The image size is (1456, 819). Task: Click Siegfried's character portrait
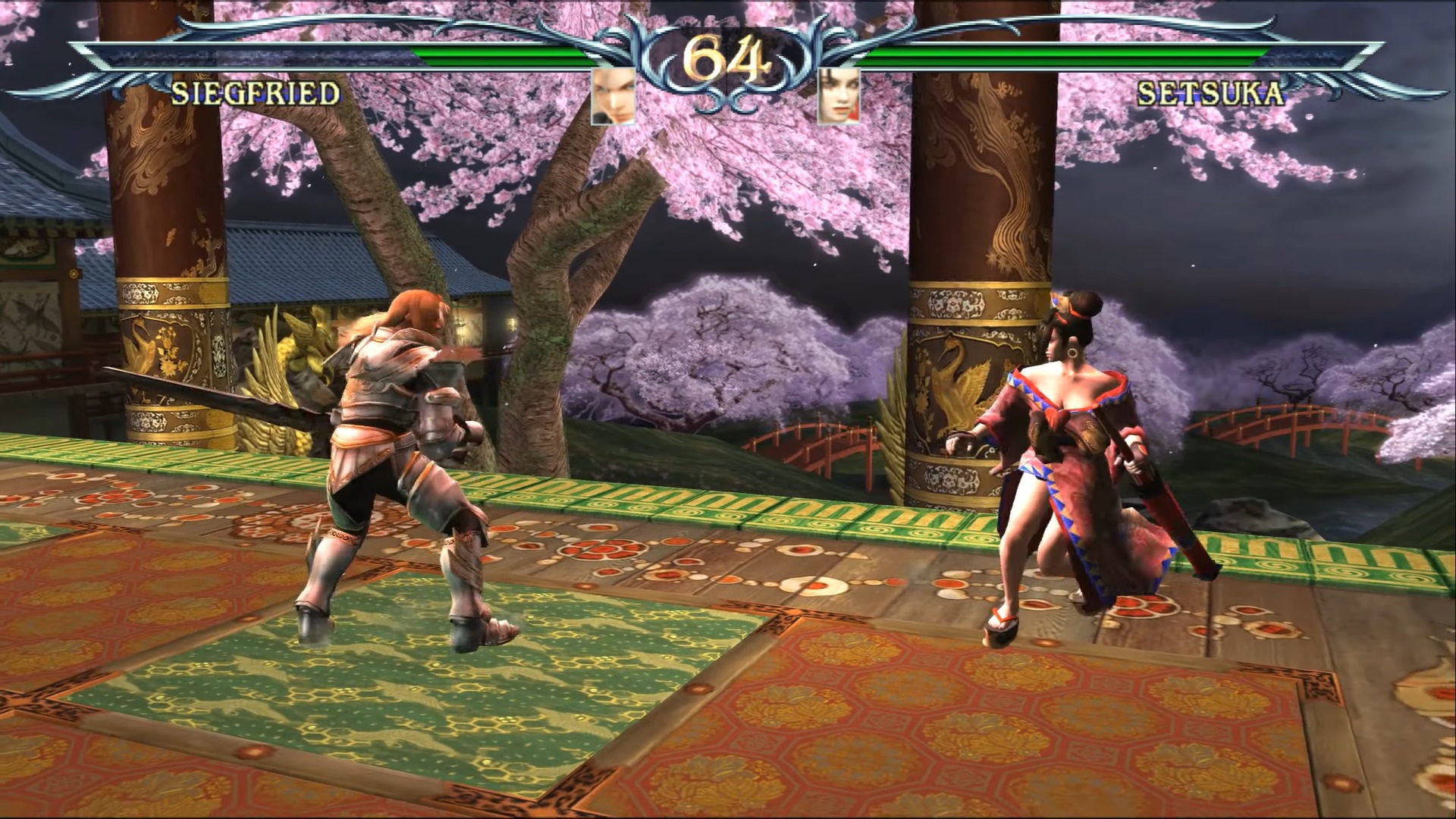pyautogui.click(x=613, y=96)
